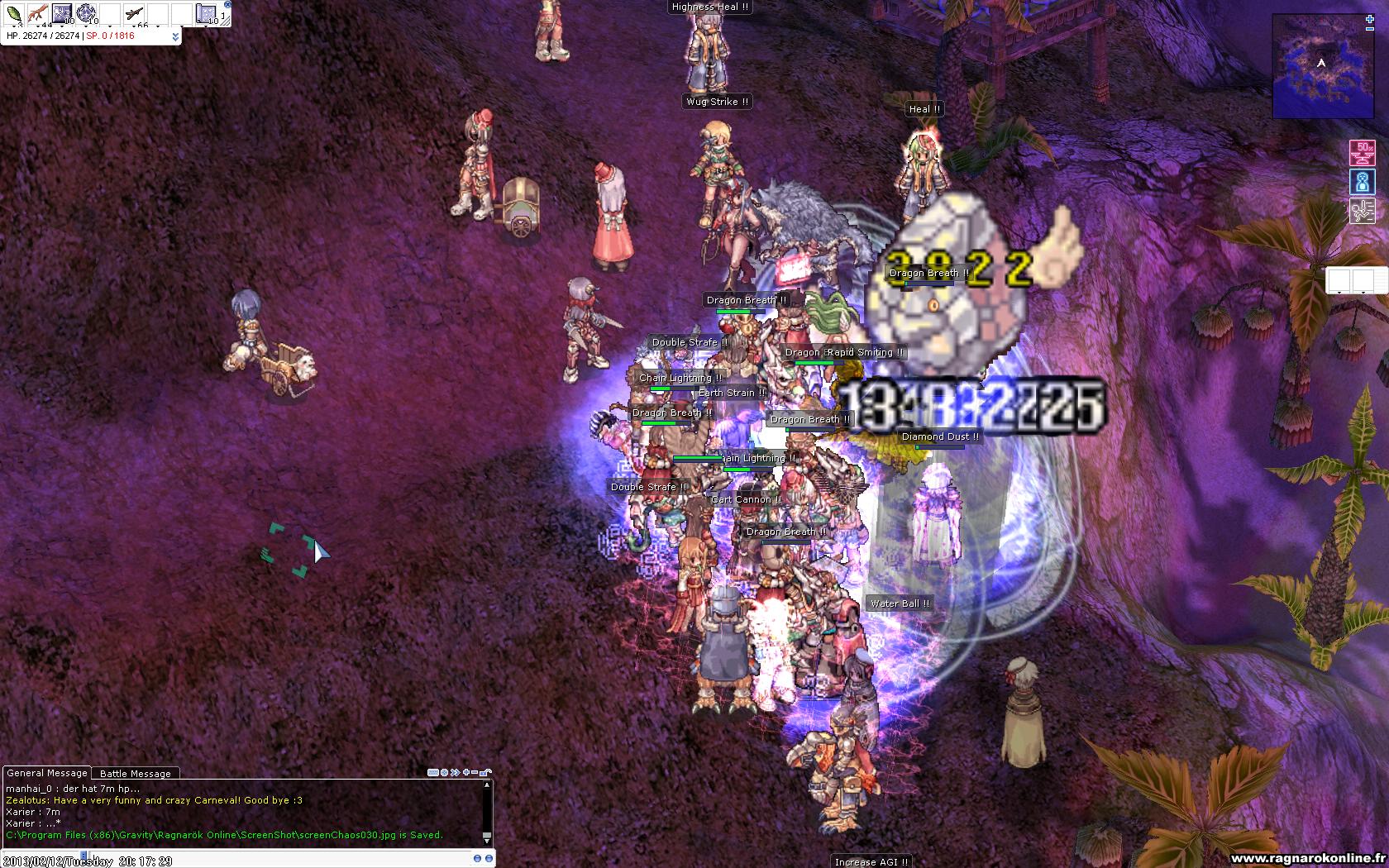Click the grey running figure status icon

point(1363,211)
